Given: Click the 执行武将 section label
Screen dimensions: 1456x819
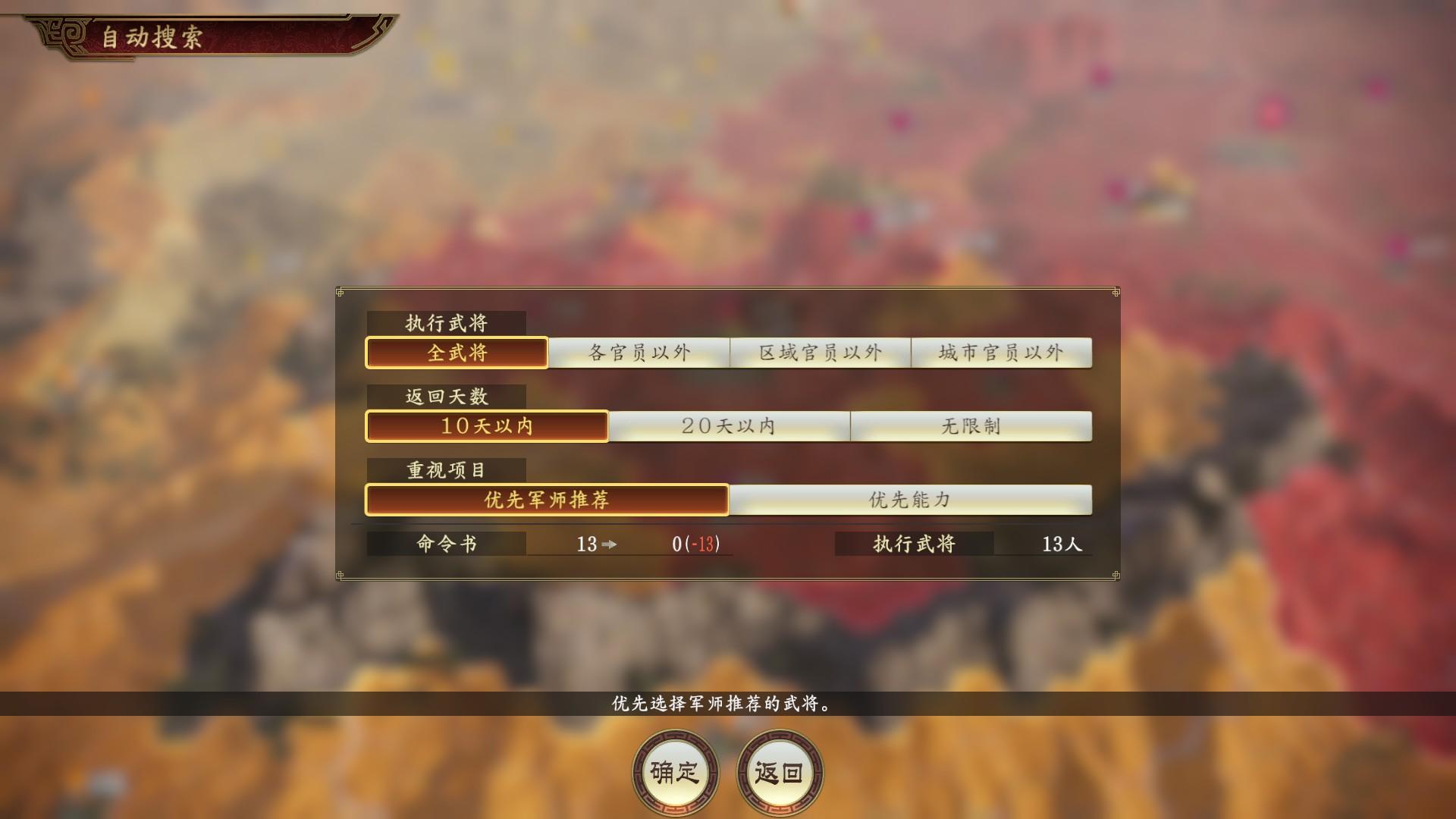Looking at the screenshot, I should (x=444, y=322).
